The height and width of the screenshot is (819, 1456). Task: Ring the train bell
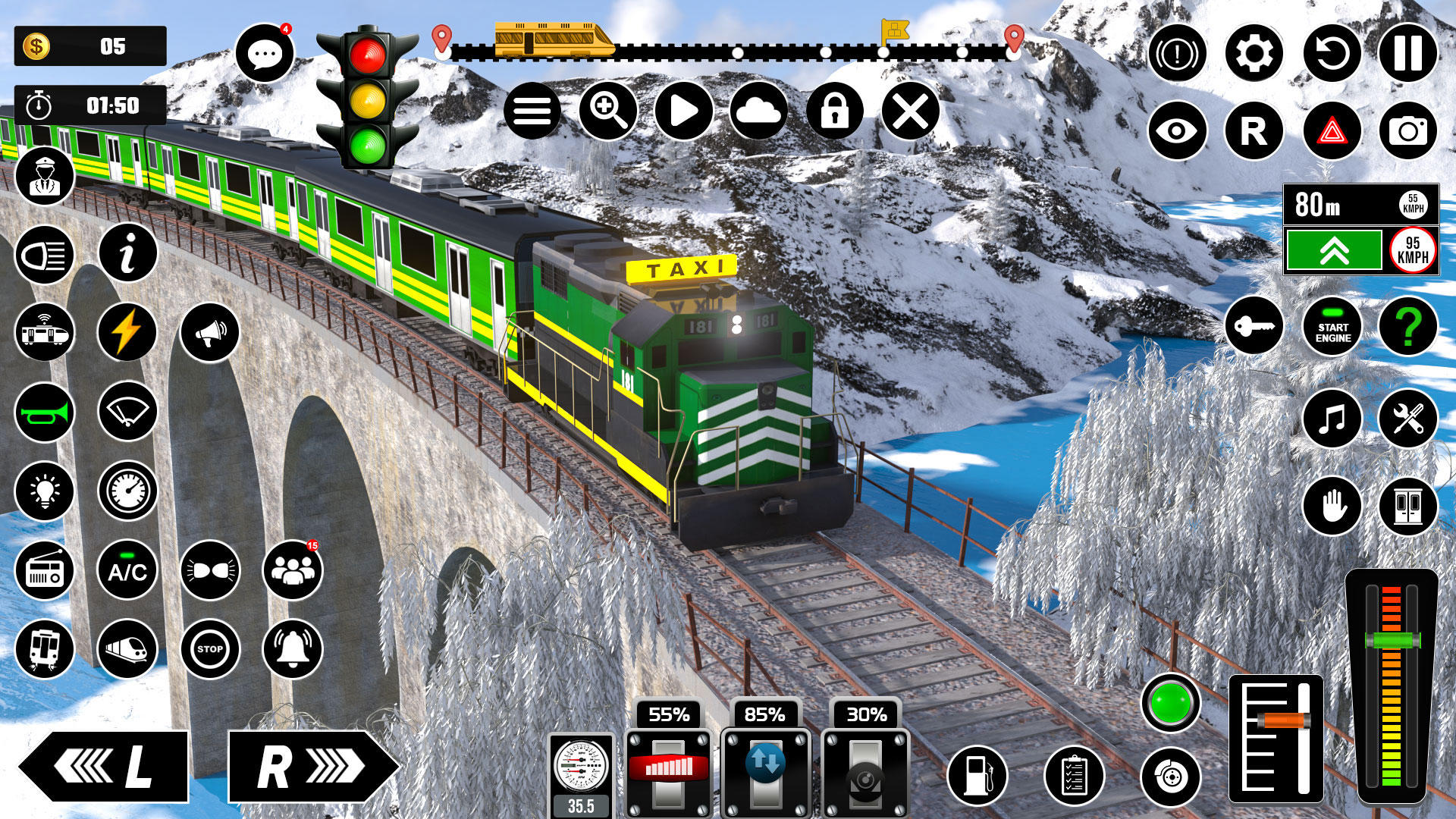[x=292, y=648]
